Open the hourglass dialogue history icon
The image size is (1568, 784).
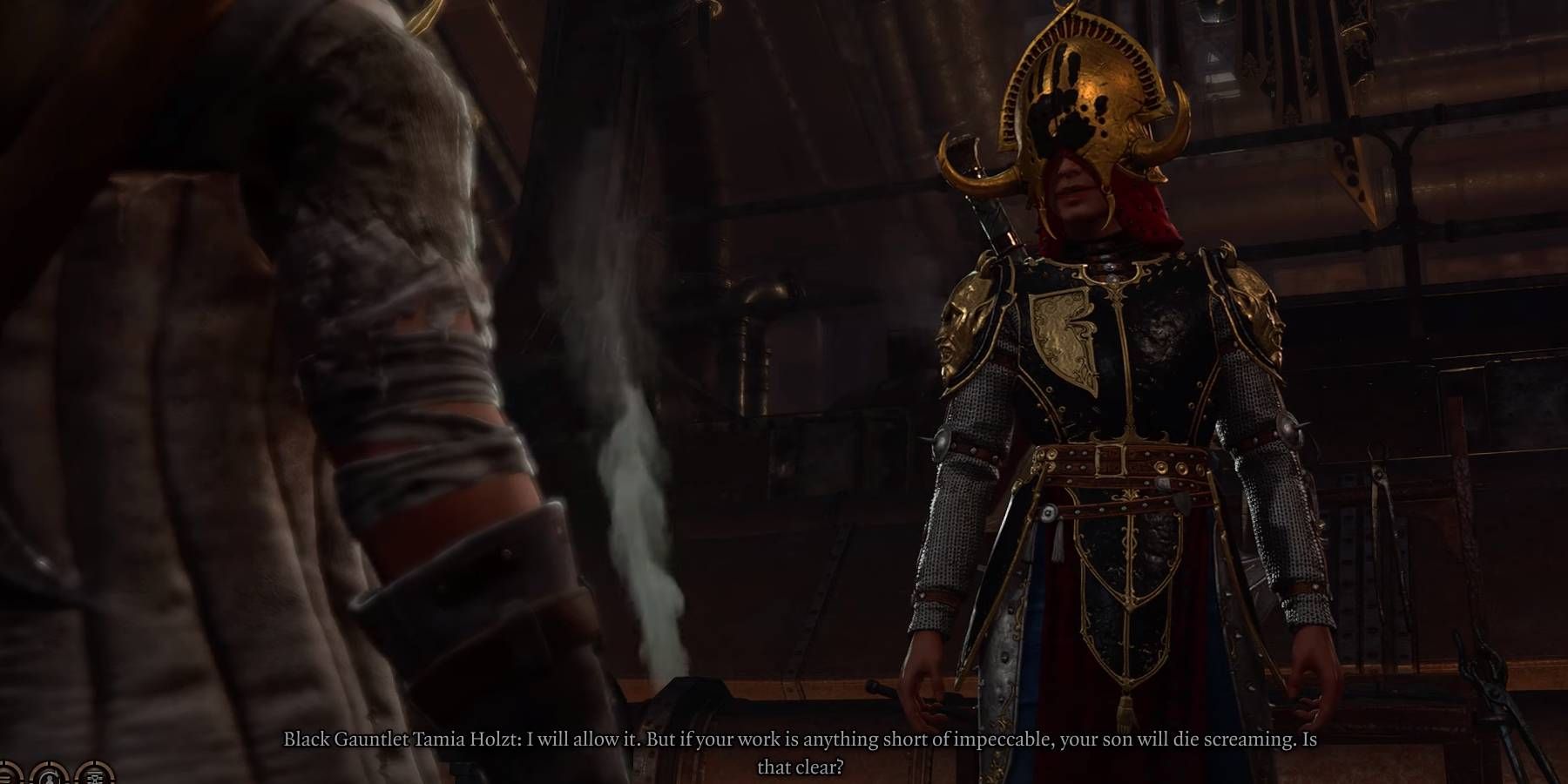(94, 778)
